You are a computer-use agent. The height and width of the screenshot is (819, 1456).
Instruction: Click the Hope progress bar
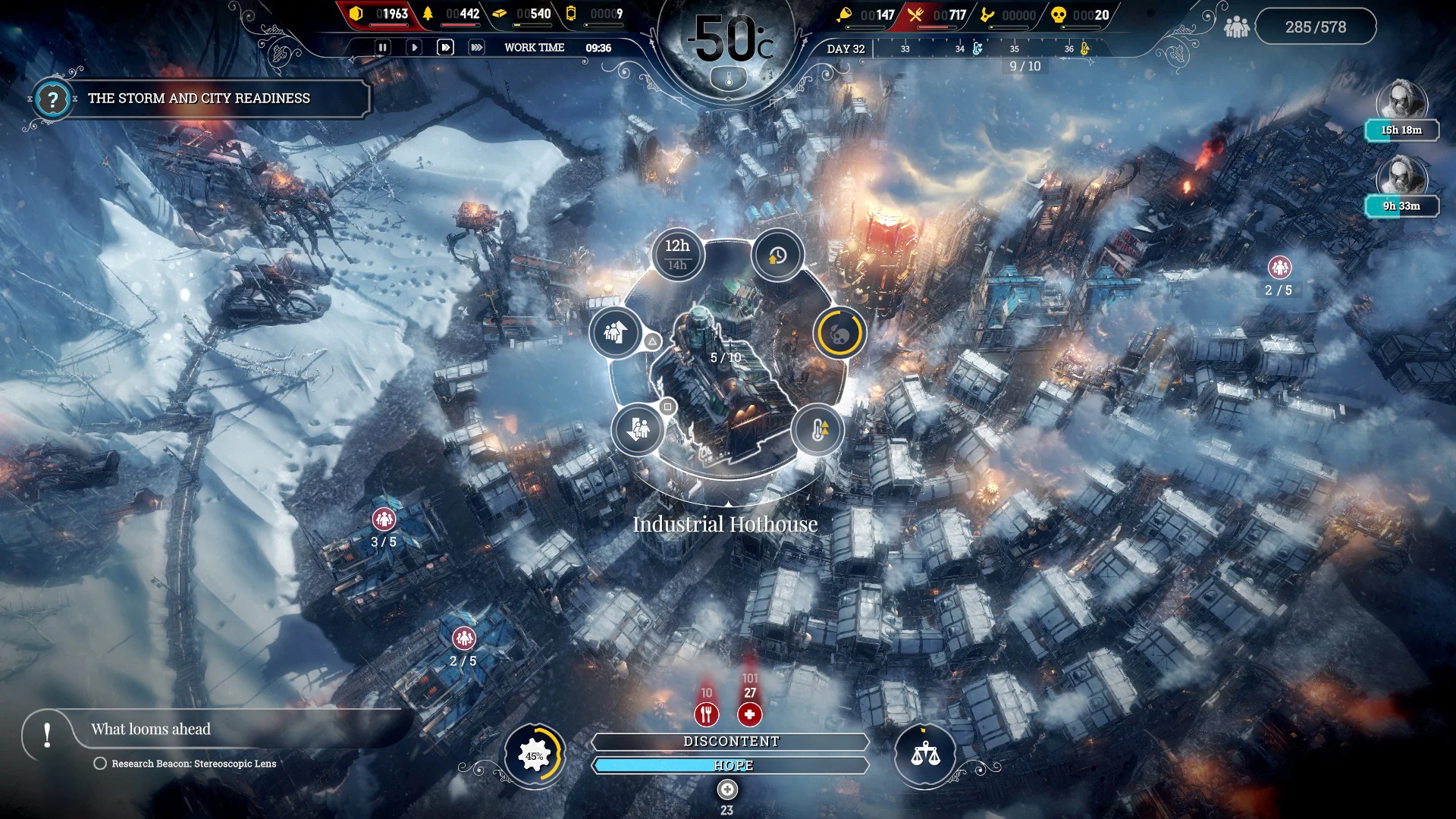[x=730, y=766]
